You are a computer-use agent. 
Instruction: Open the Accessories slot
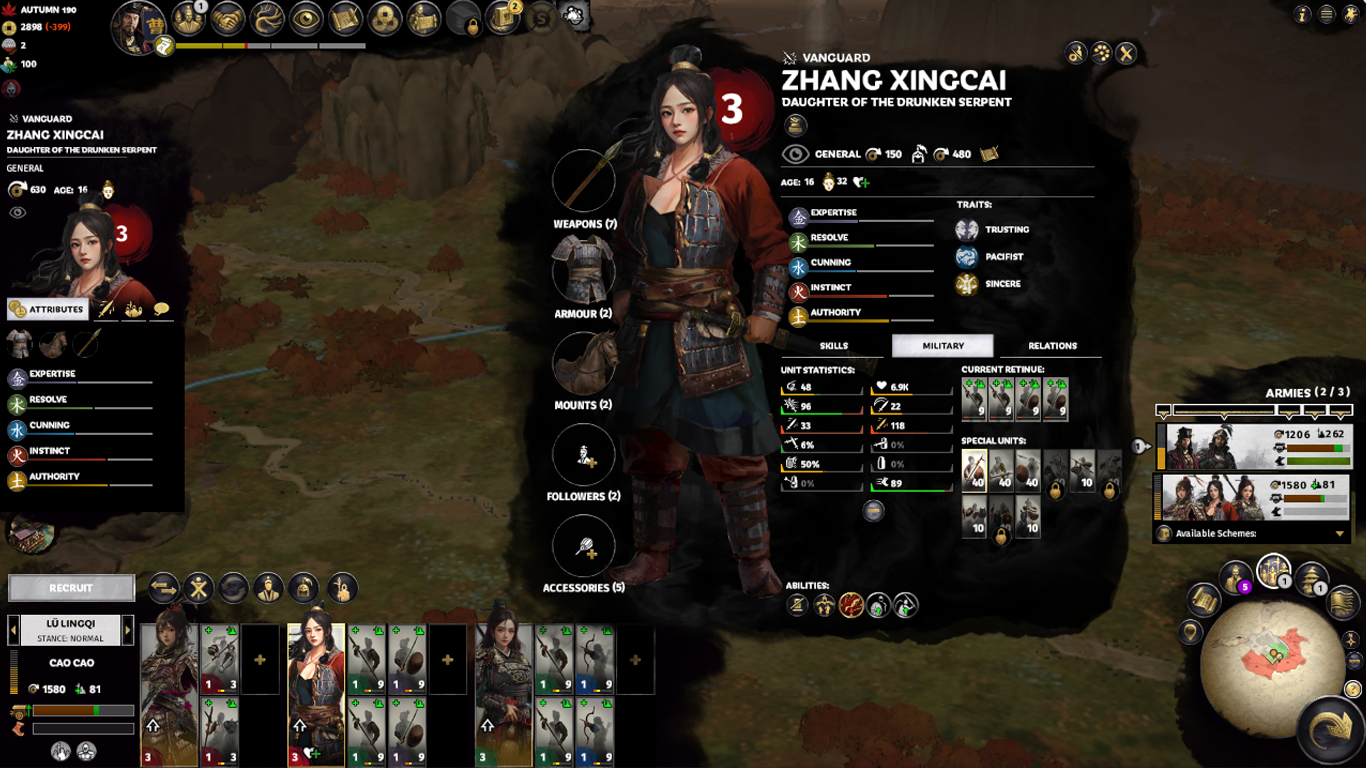click(x=584, y=546)
